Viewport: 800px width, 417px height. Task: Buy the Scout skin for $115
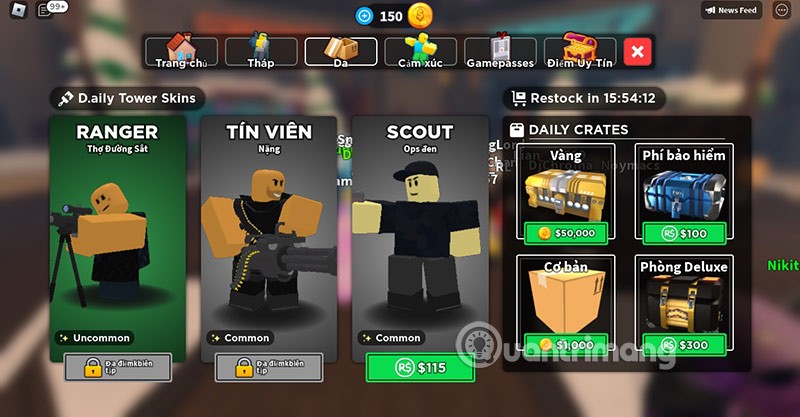[x=420, y=368]
